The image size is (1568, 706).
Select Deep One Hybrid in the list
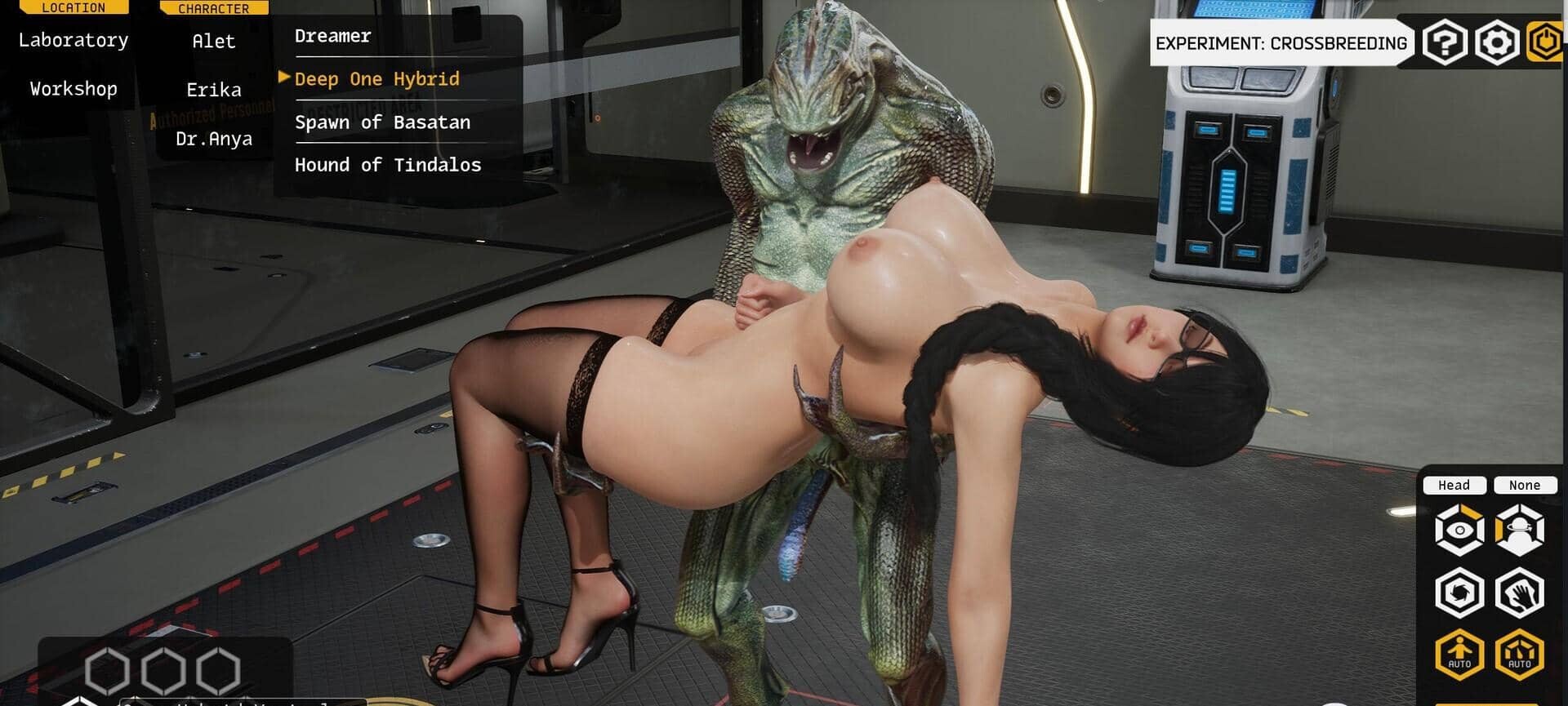coord(377,79)
